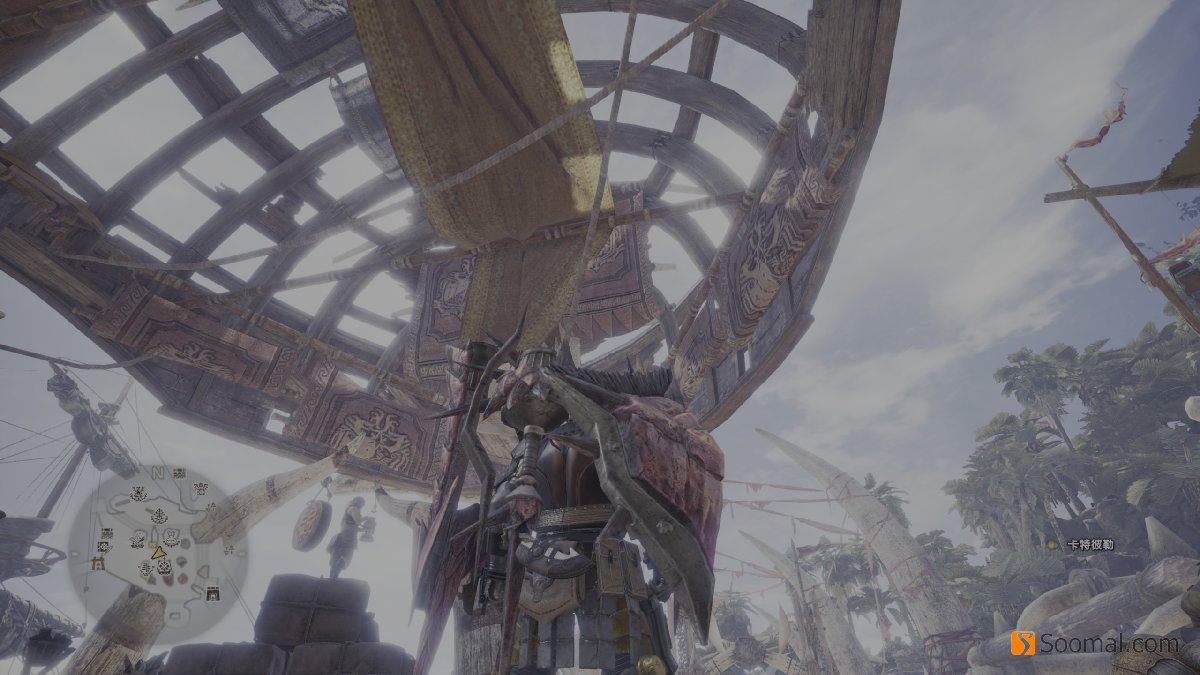Select the yellow player arrow on the minimap

(x=158, y=553)
